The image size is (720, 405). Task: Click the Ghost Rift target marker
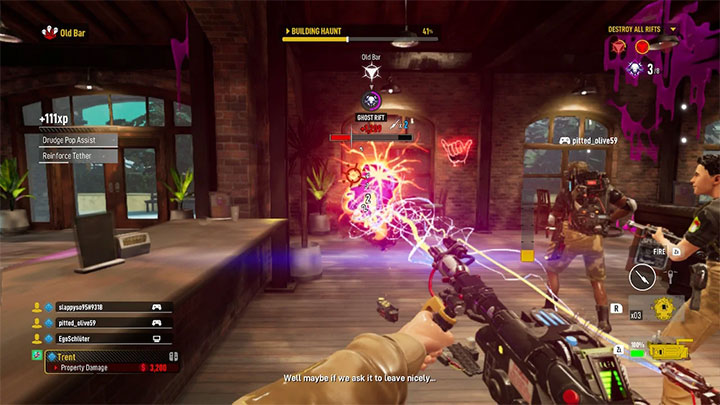pyautogui.click(x=371, y=101)
